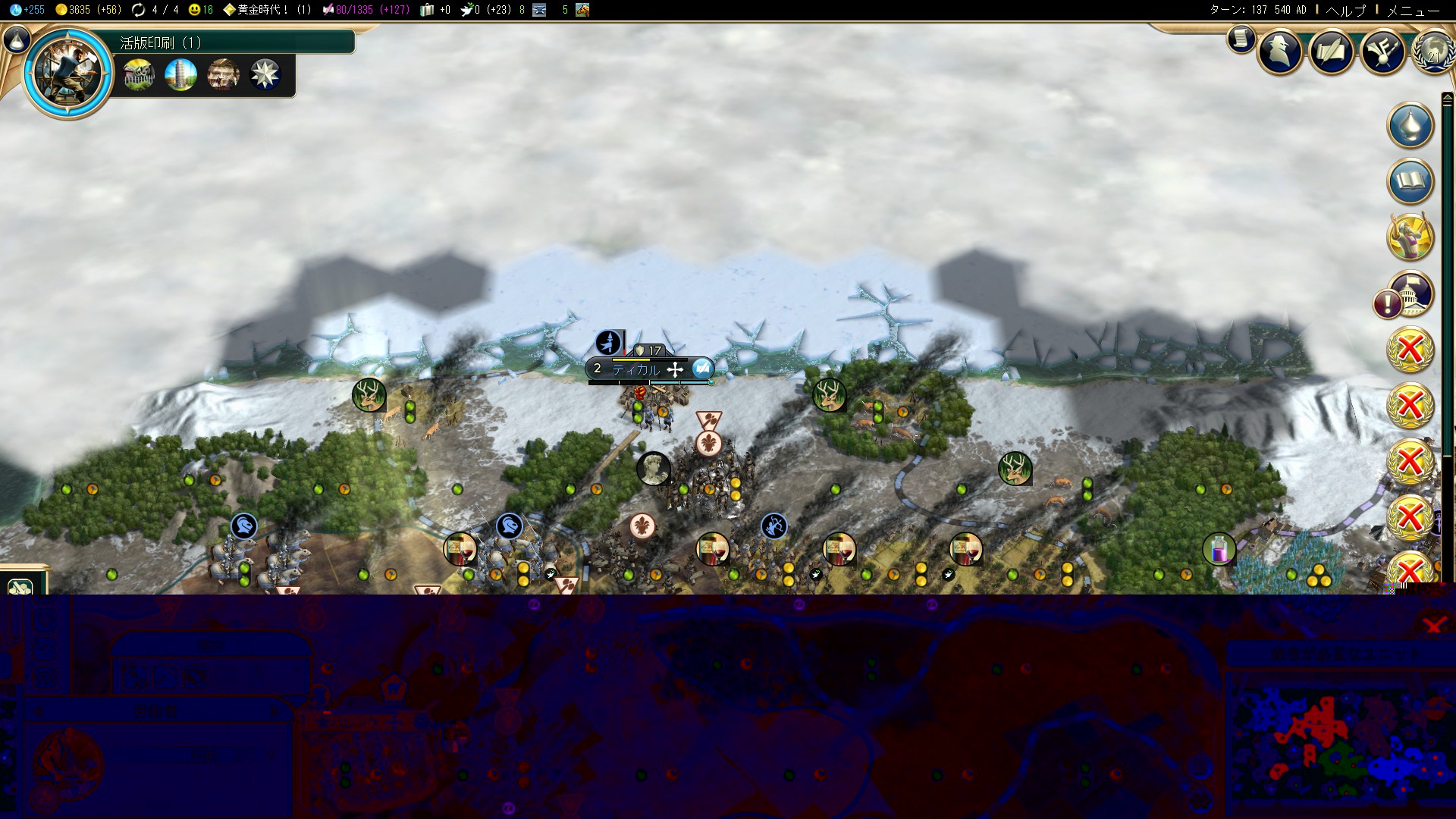Click the 活版印刷 research bar
The width and height of the screenshot is (1456, 819).
pyautogui.click(x=235, y=42)
